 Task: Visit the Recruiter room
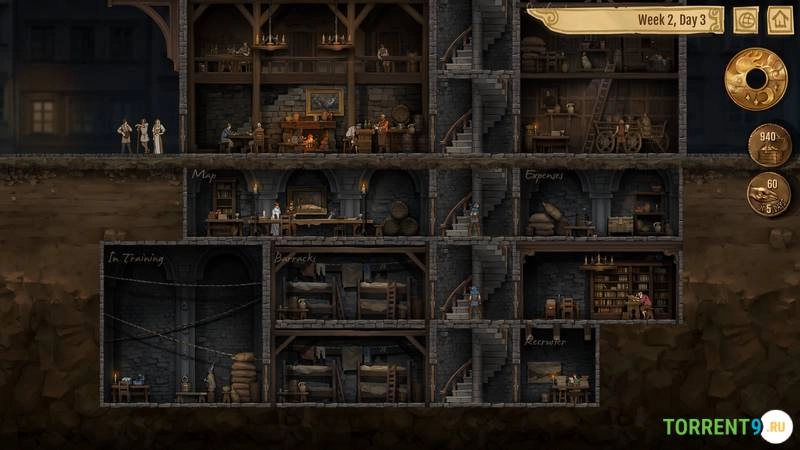[x=558, y=368]
